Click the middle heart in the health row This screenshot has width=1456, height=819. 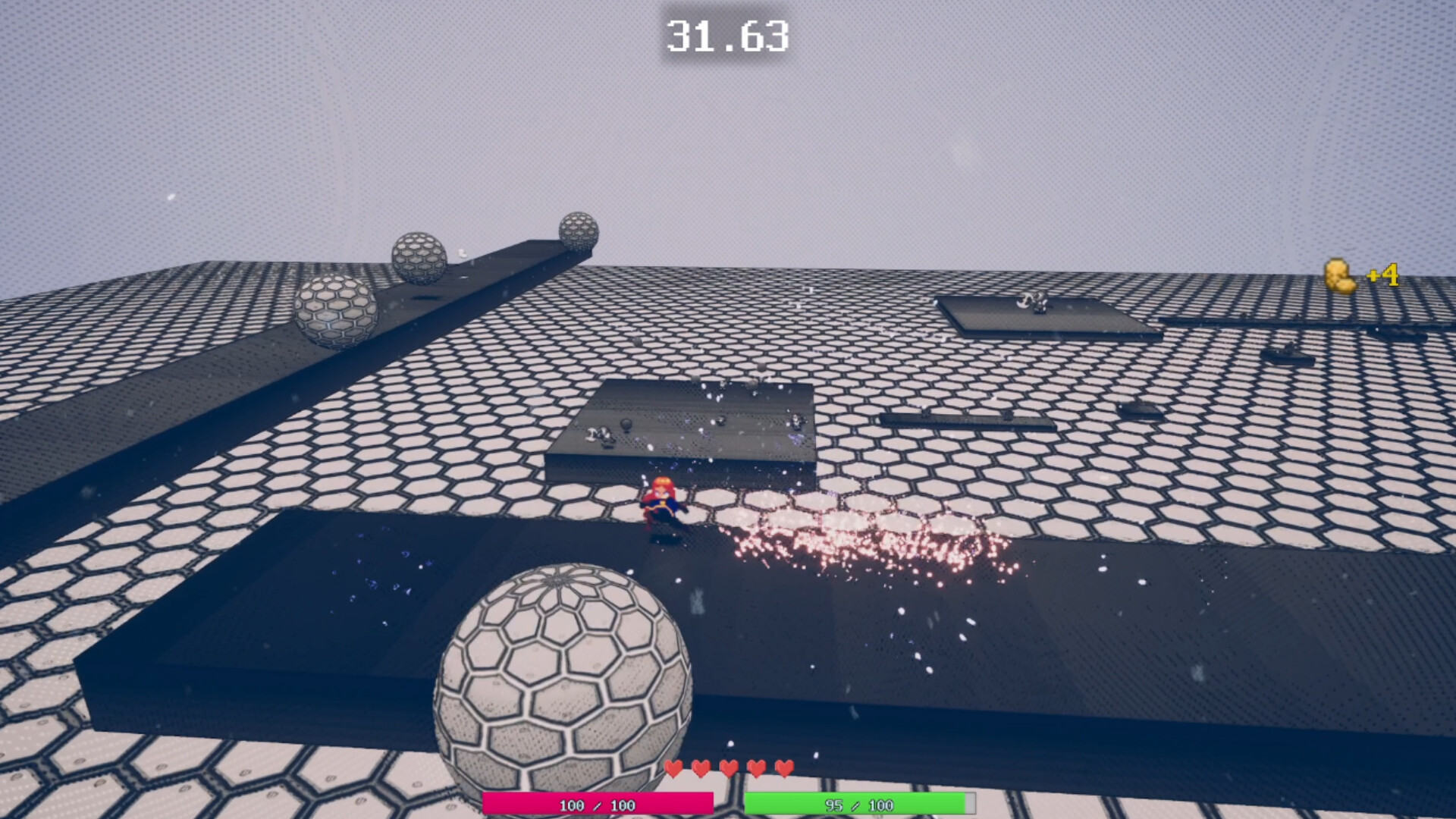(x=728, y=768)
